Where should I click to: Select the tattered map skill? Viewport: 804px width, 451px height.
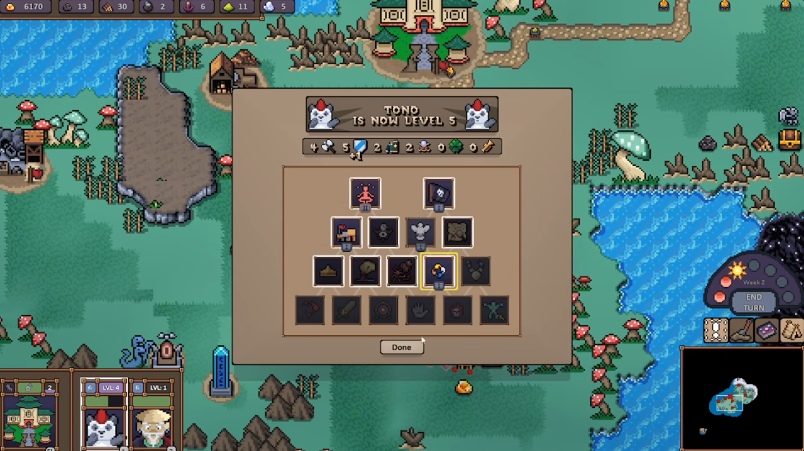pos(457,232)
